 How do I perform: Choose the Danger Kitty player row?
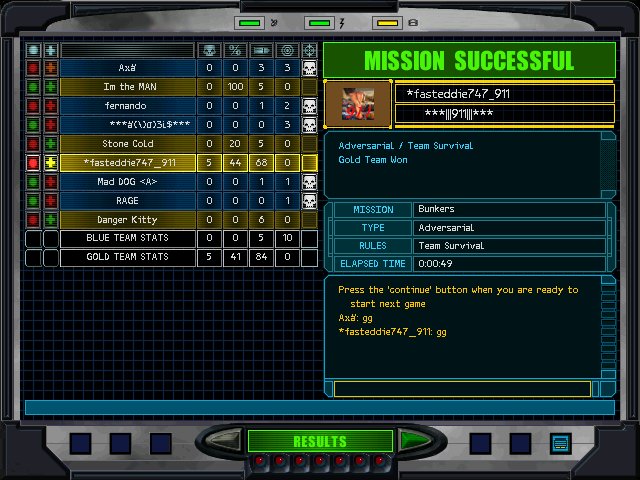(x=127, y=220)
